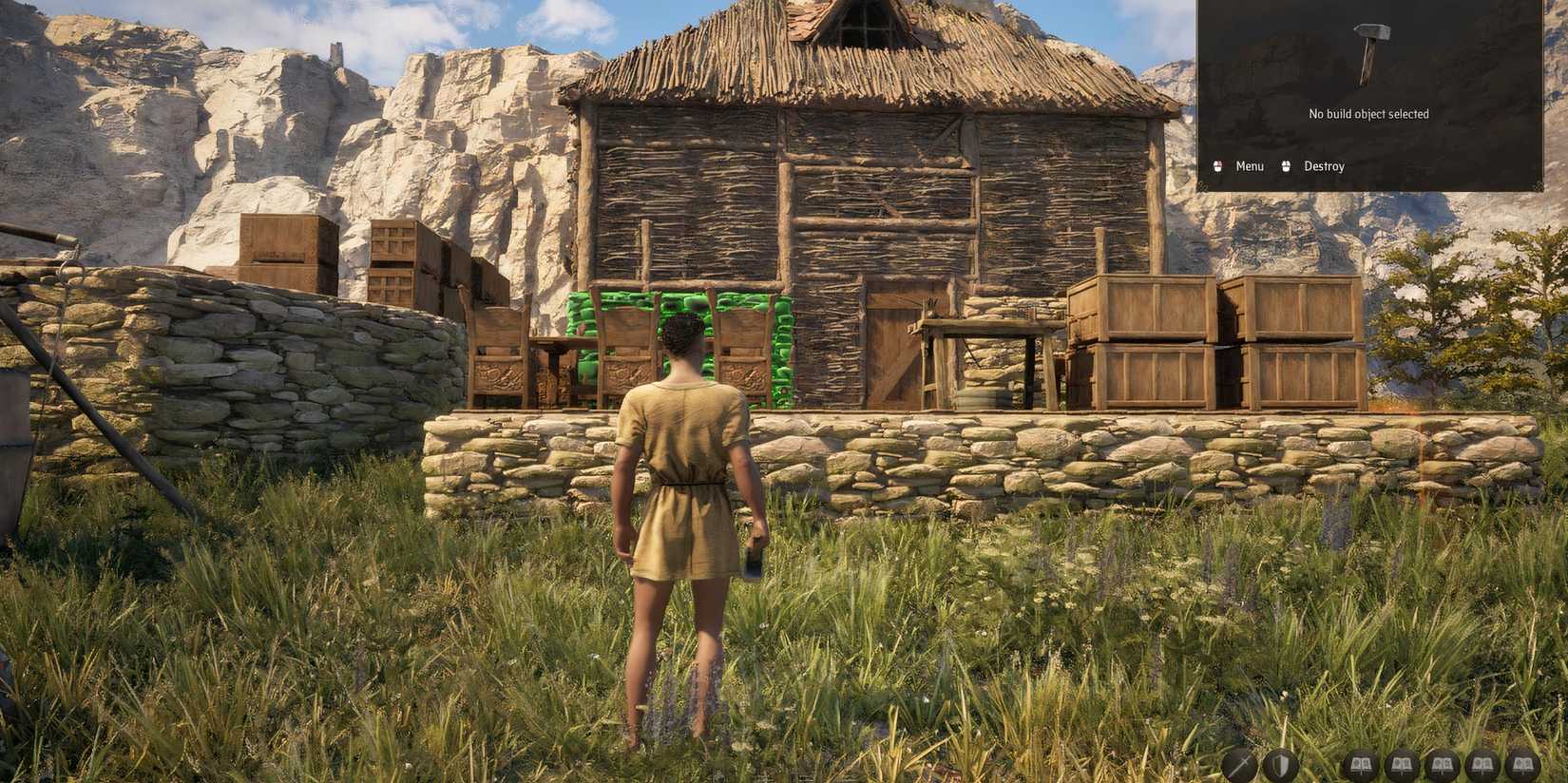Click the second book icon in the hotbar
The width and height of the screenshot is (1568, 783).
click(1402, 763)
